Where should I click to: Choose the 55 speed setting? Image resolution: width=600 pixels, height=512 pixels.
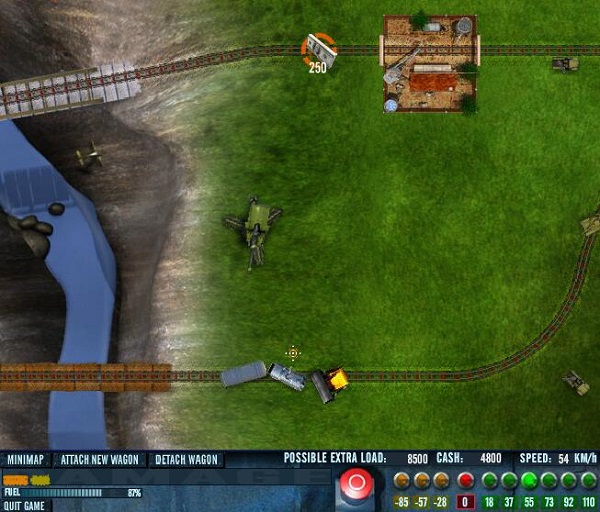click(530, 481)
